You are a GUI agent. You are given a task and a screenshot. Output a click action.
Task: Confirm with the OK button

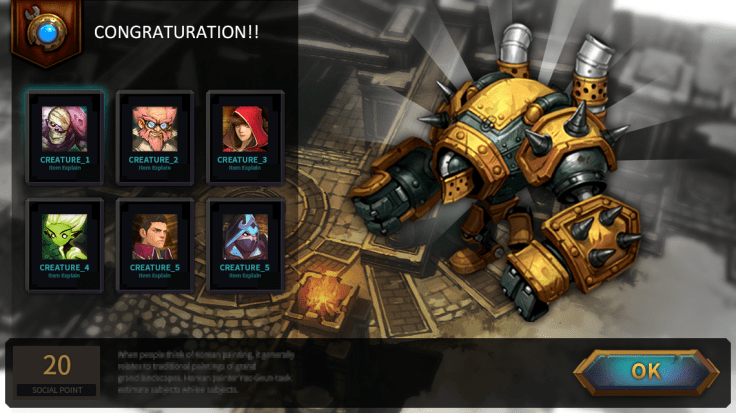click(x=646, y=371)
